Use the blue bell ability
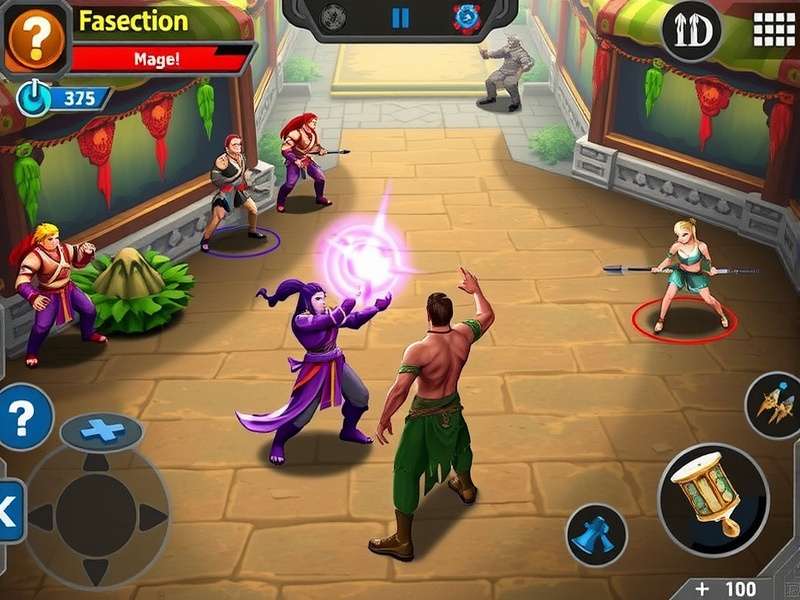800x600 pixels. click(597, 535)
